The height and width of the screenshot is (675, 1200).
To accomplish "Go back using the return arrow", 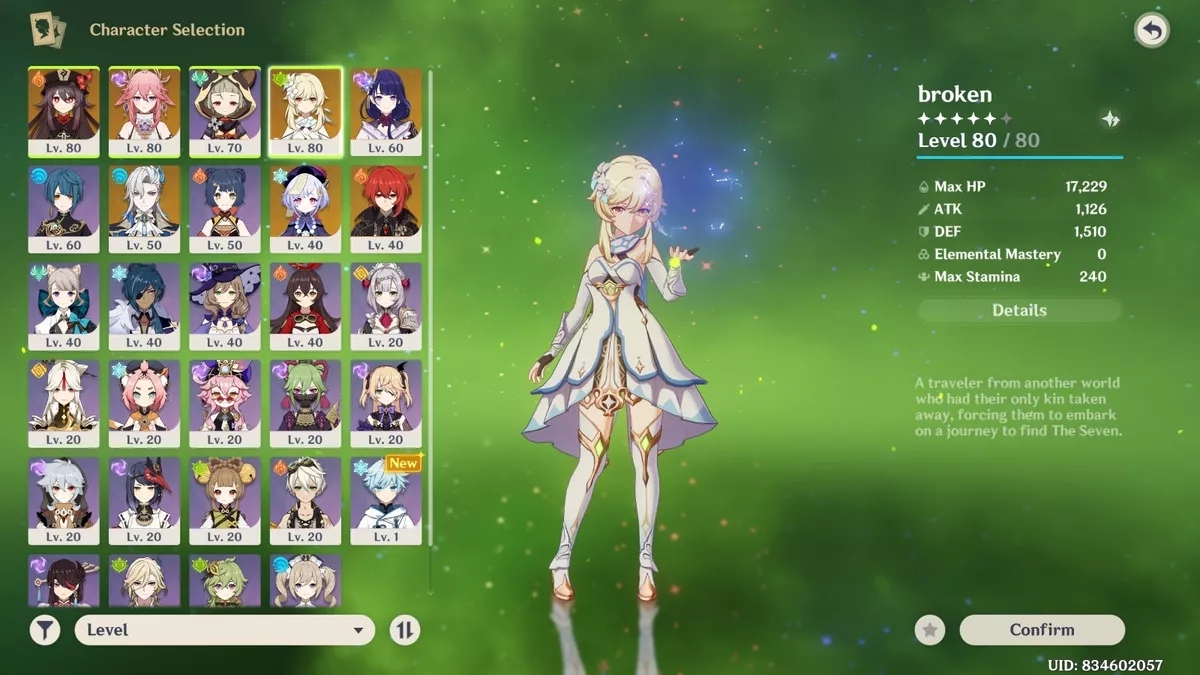I will (1152, 31).
